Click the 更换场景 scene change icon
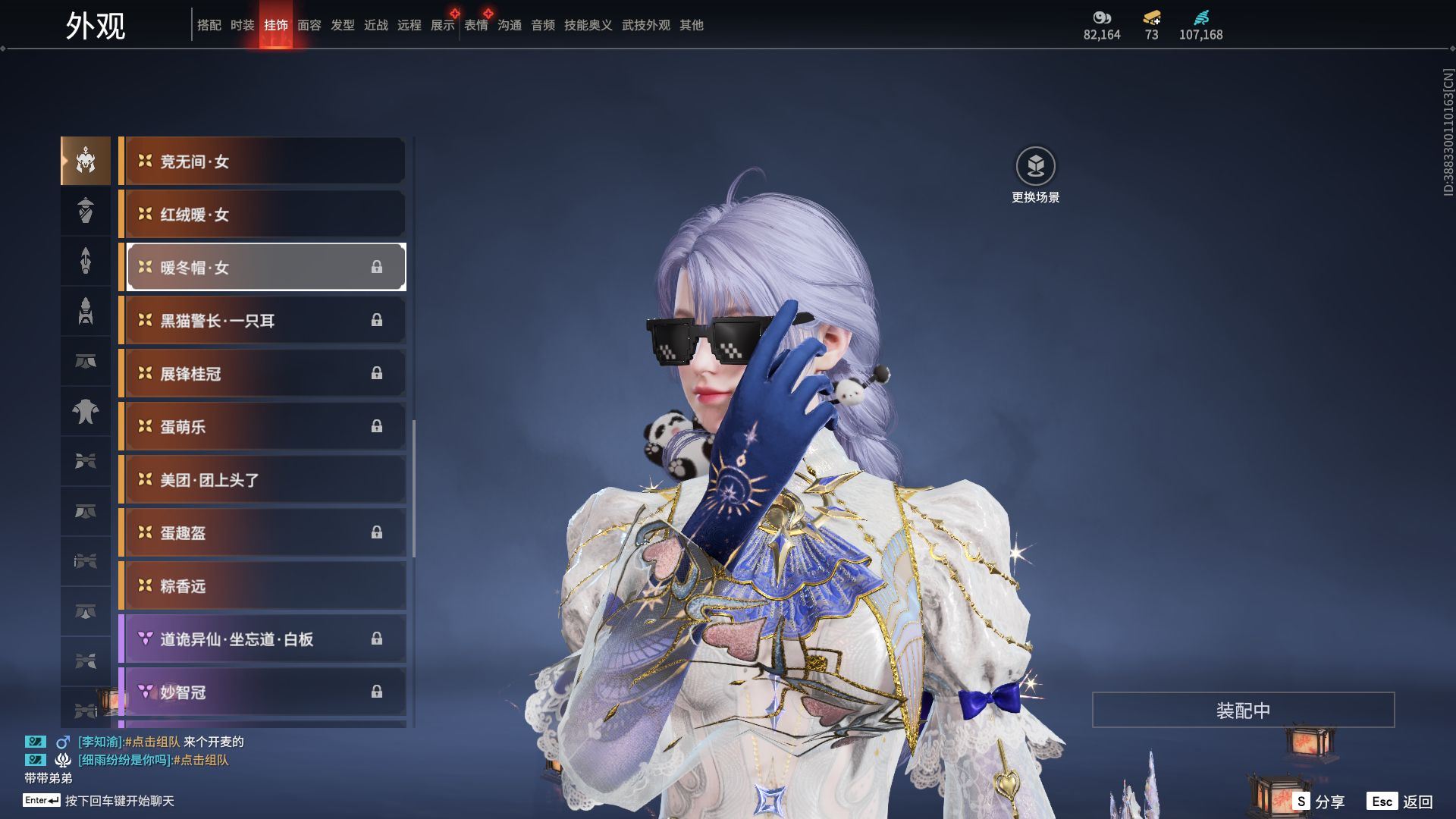Viewport: 1456px width, 819px height. pyautogui.click(x=1035, y=166)
